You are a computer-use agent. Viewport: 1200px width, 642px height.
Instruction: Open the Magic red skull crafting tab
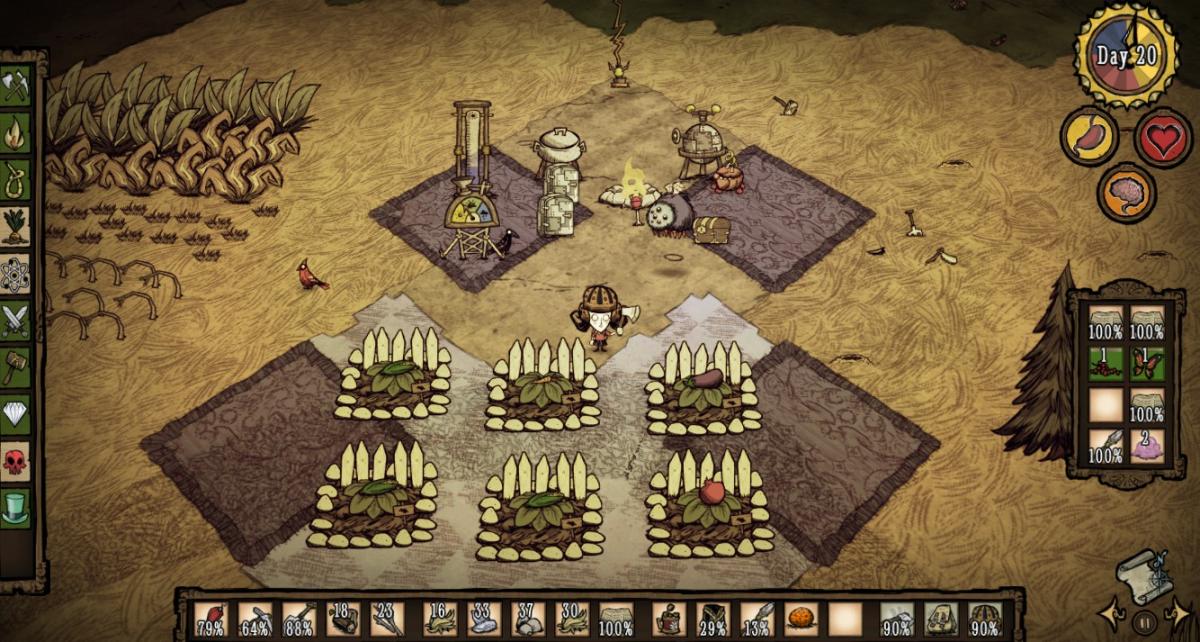click(16, 461)
